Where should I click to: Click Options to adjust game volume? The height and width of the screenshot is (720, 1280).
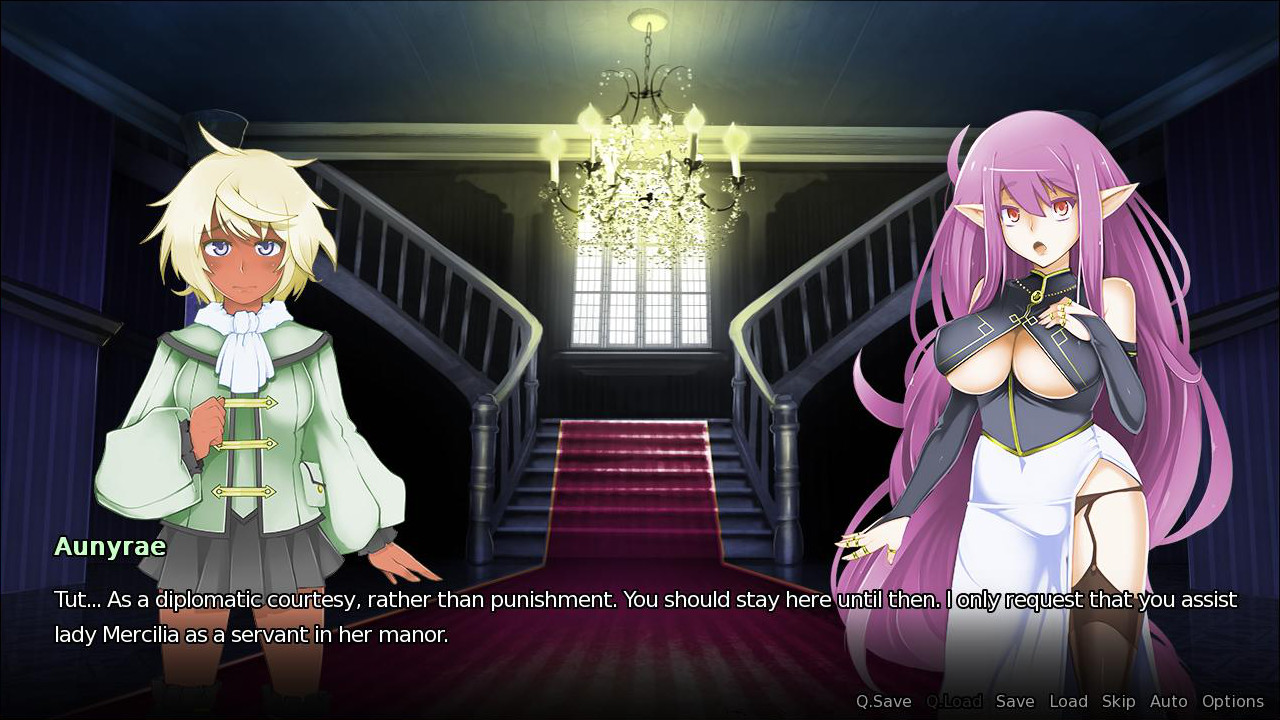1232,701
